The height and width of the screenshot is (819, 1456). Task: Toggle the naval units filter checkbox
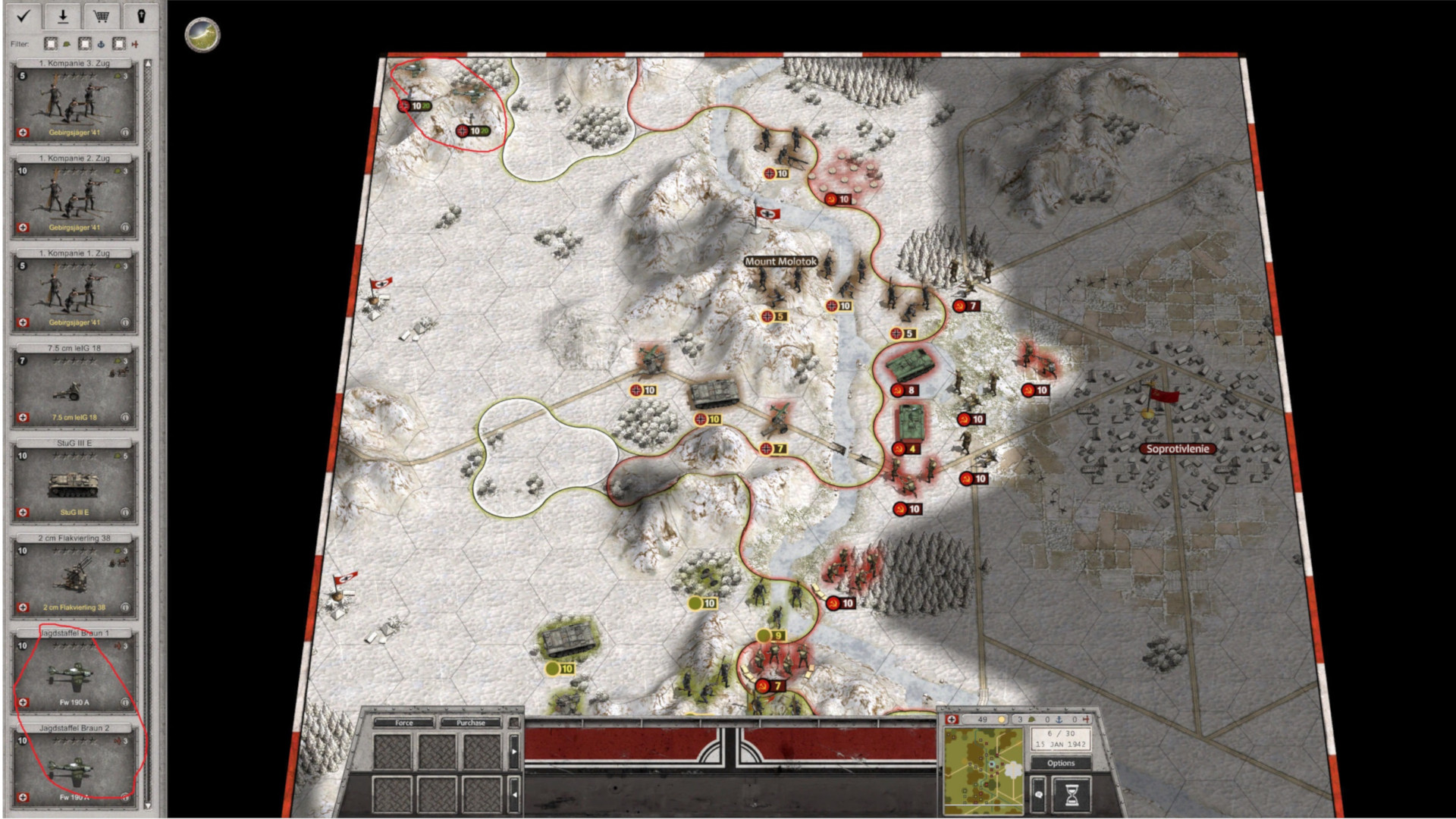pos(84,44)
